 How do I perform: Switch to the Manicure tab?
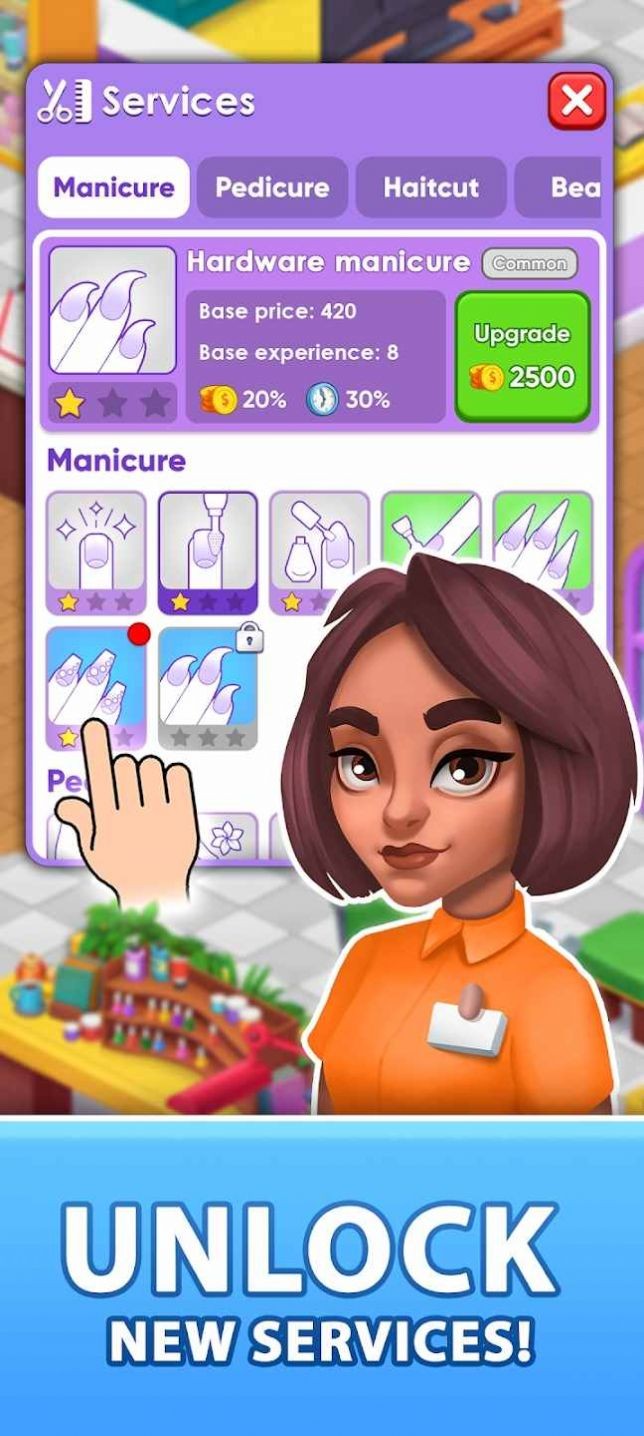click(x=113, y=187)
